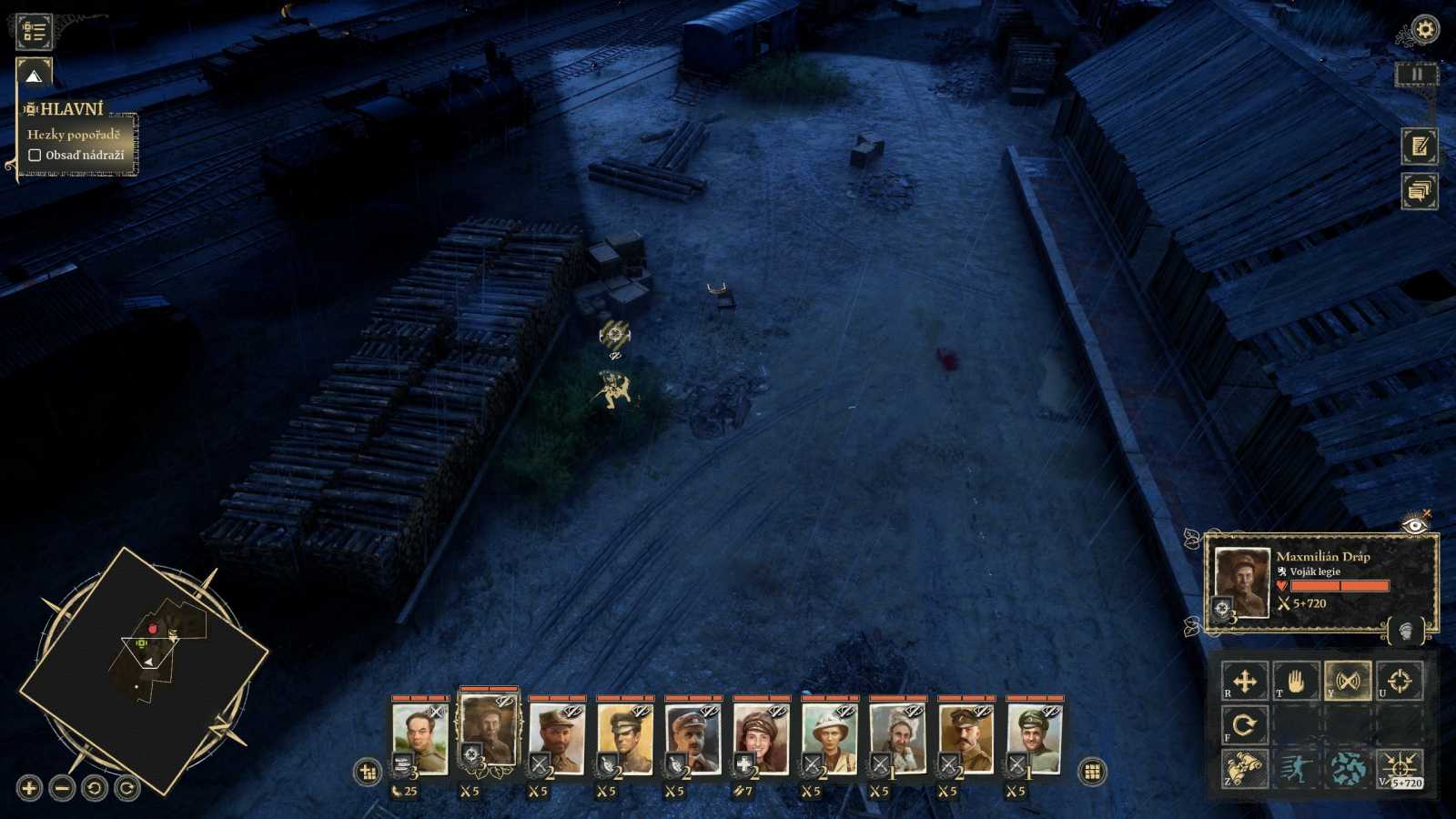Check the Obsaď nádraží objective checkbox
This screenshot has width=1456, height=819.
pyautogui.click(x=36, y=155)
